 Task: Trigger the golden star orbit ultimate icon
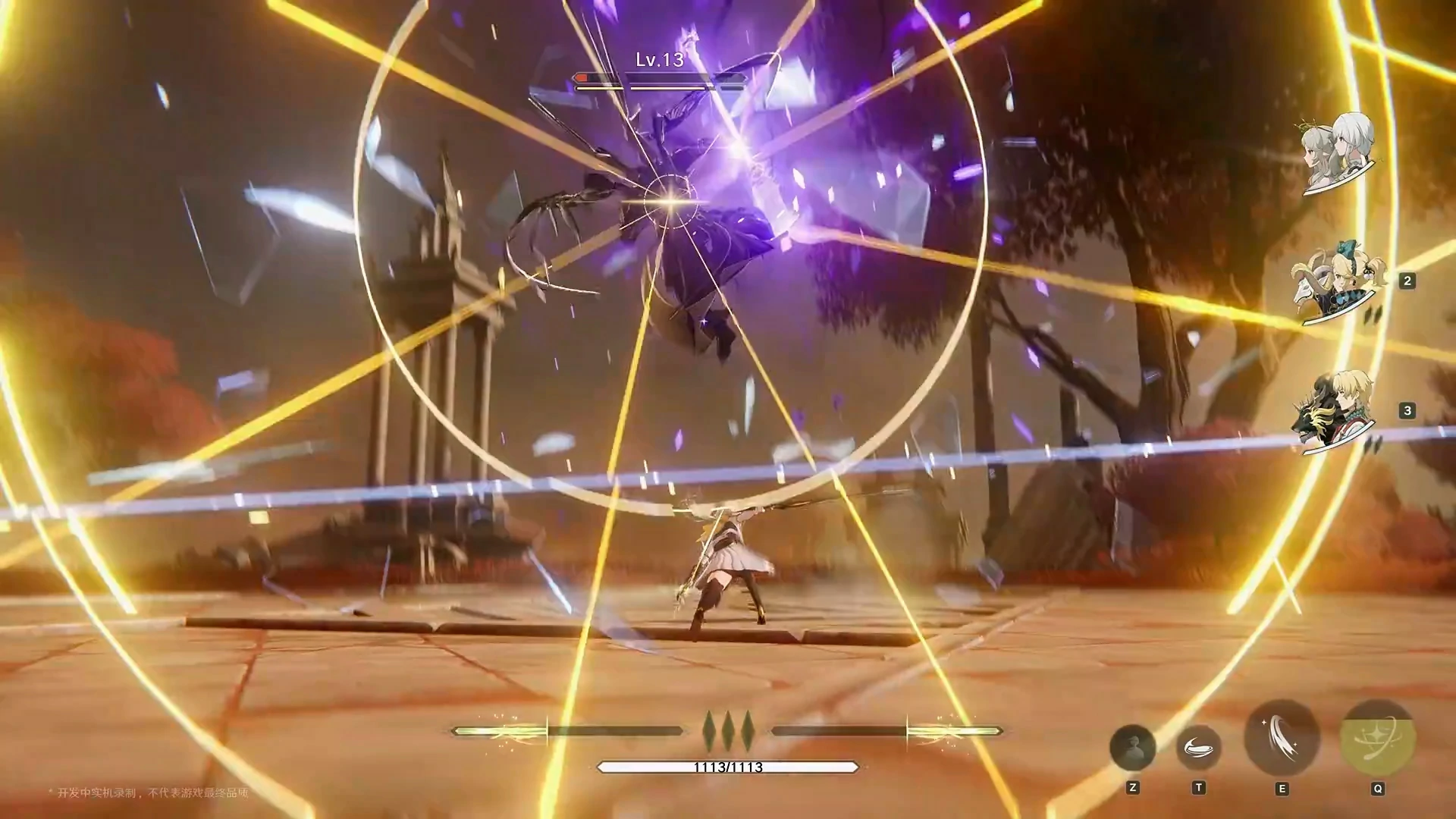[1377, 738]
